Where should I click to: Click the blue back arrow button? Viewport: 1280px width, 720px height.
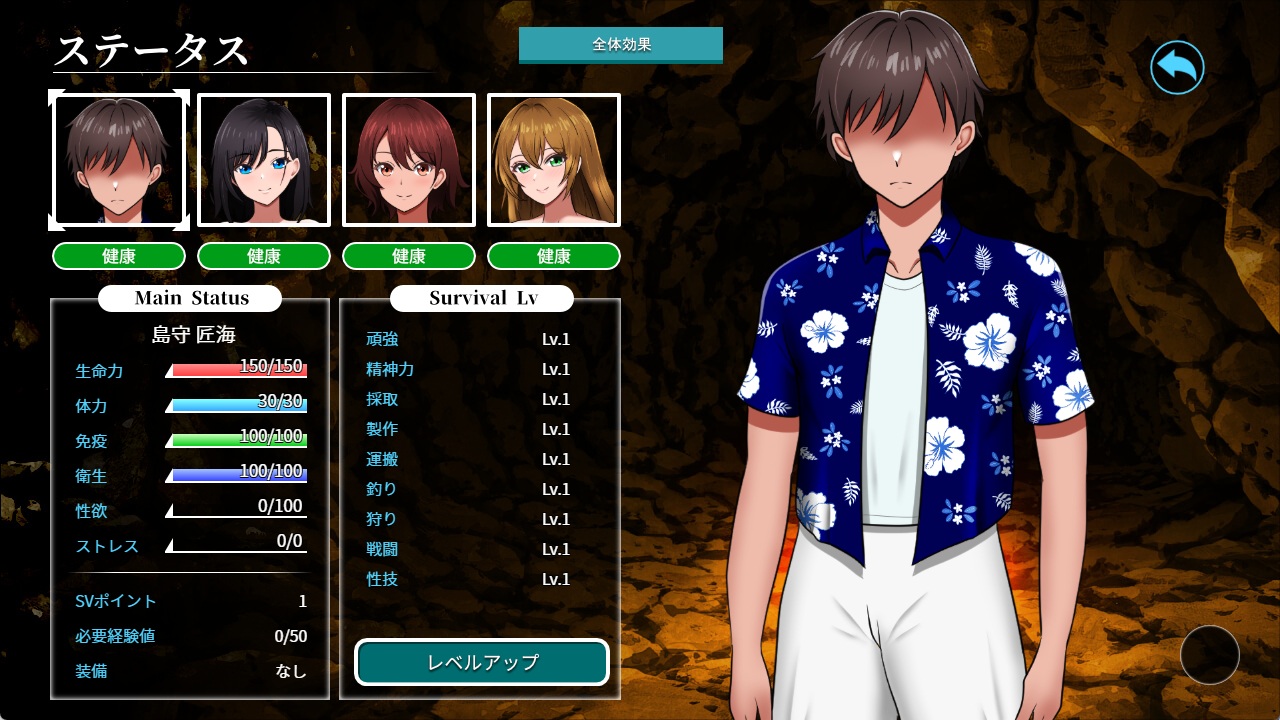click(1177, 68)
